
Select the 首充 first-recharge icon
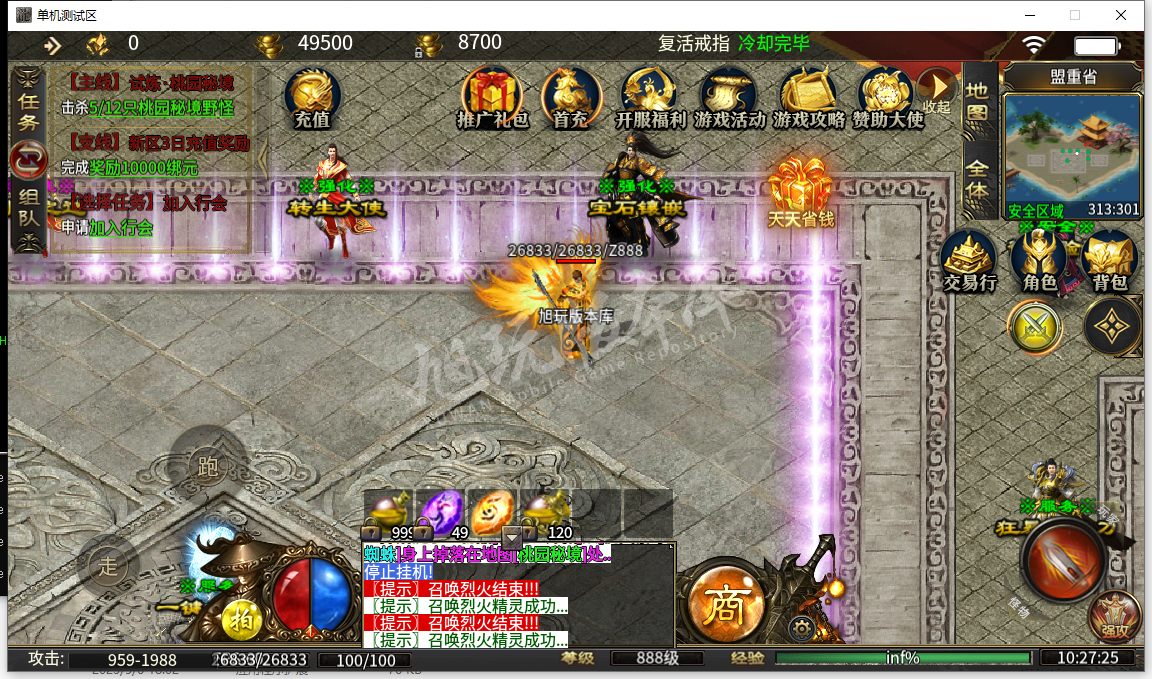coord(569,97)
